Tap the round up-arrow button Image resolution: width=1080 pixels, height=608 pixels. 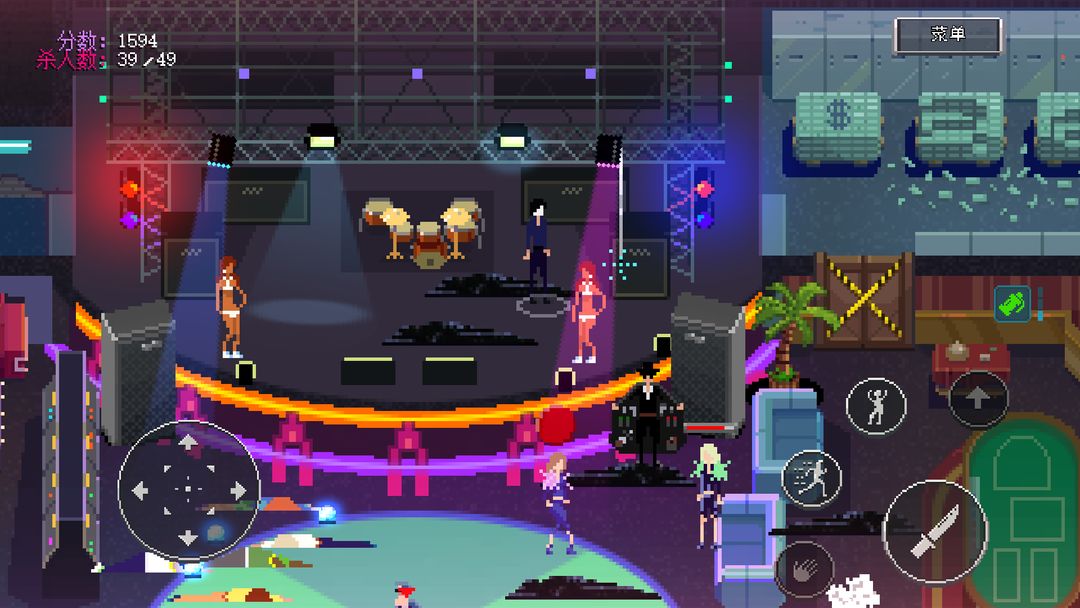pyautogui.click(x=978, y=399)
